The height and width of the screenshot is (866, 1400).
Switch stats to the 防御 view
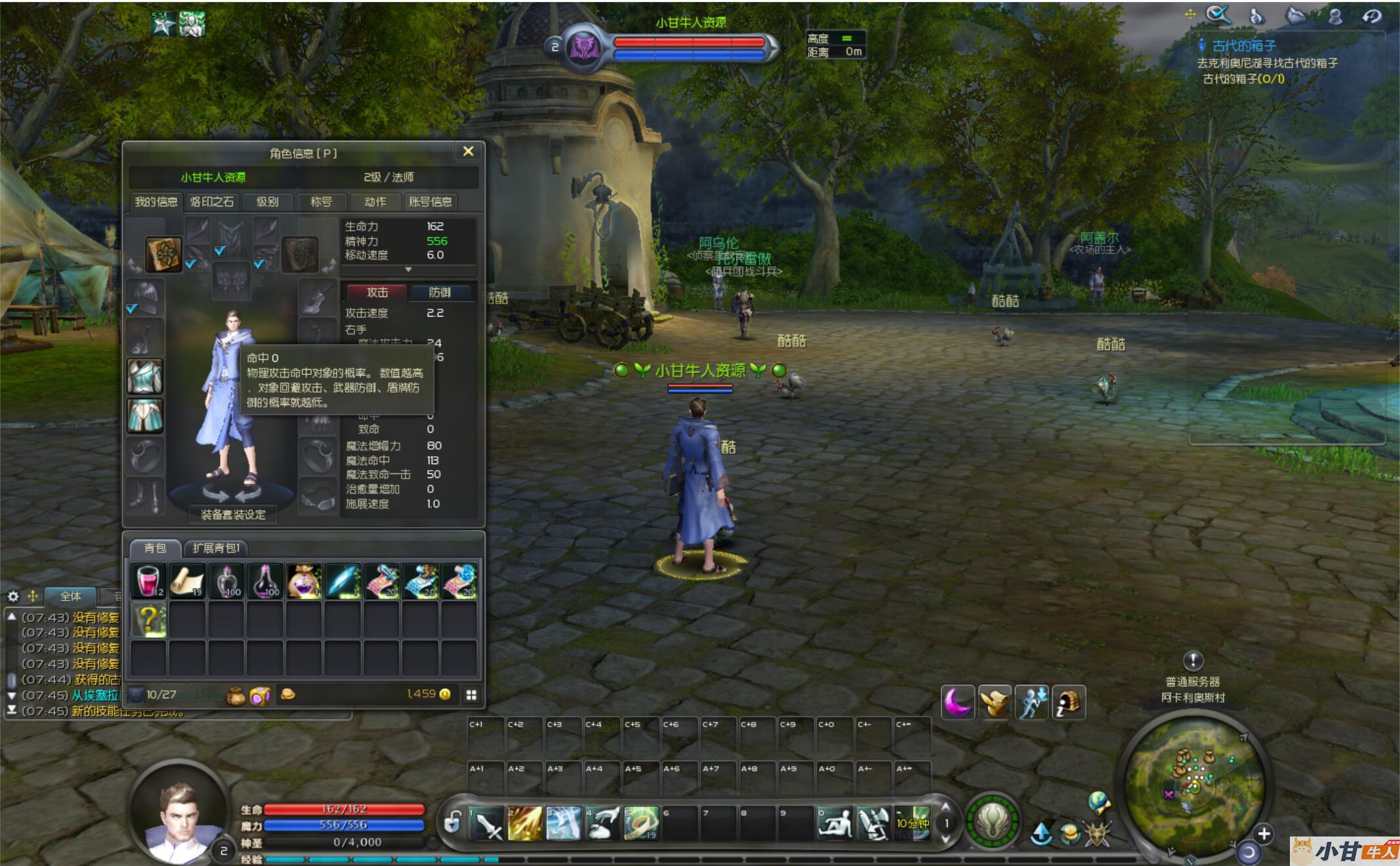tap(440, 292)
